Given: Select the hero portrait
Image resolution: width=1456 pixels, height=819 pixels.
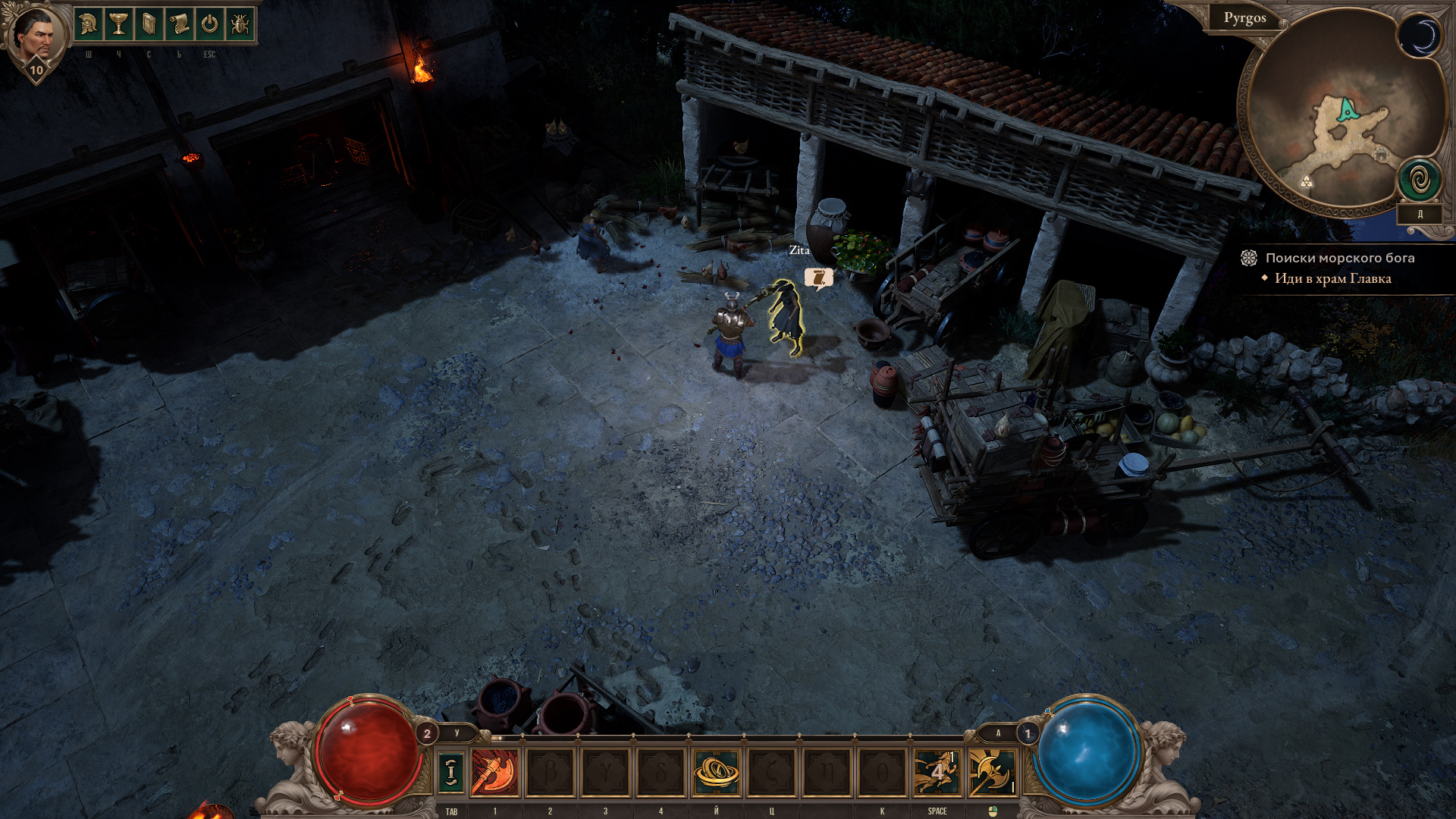Looking at the screenshot, I should click(x=34, y=36).
